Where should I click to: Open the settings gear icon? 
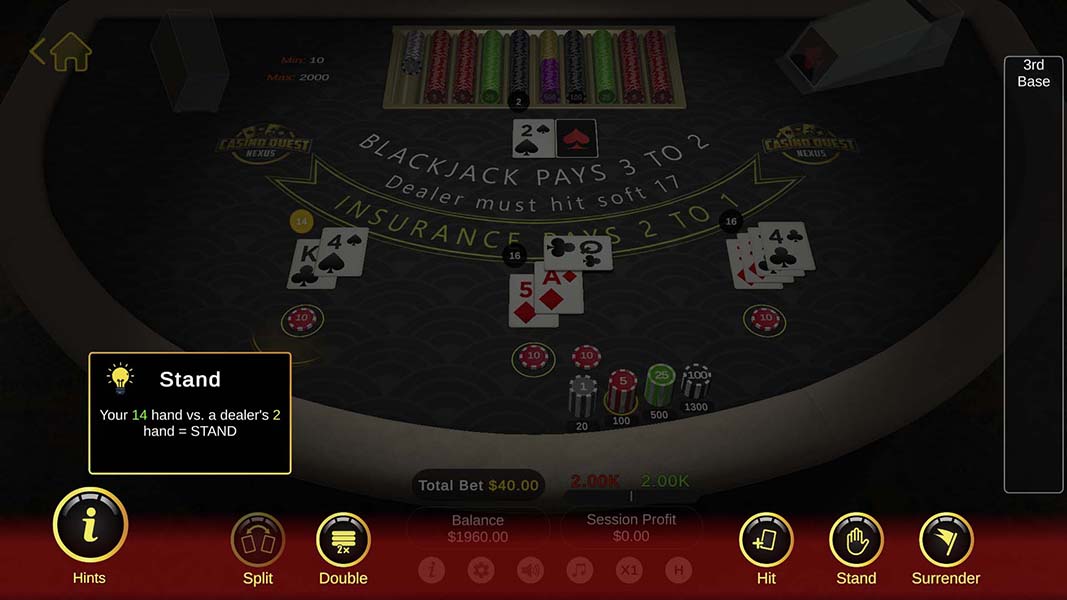tap(481, 570)
